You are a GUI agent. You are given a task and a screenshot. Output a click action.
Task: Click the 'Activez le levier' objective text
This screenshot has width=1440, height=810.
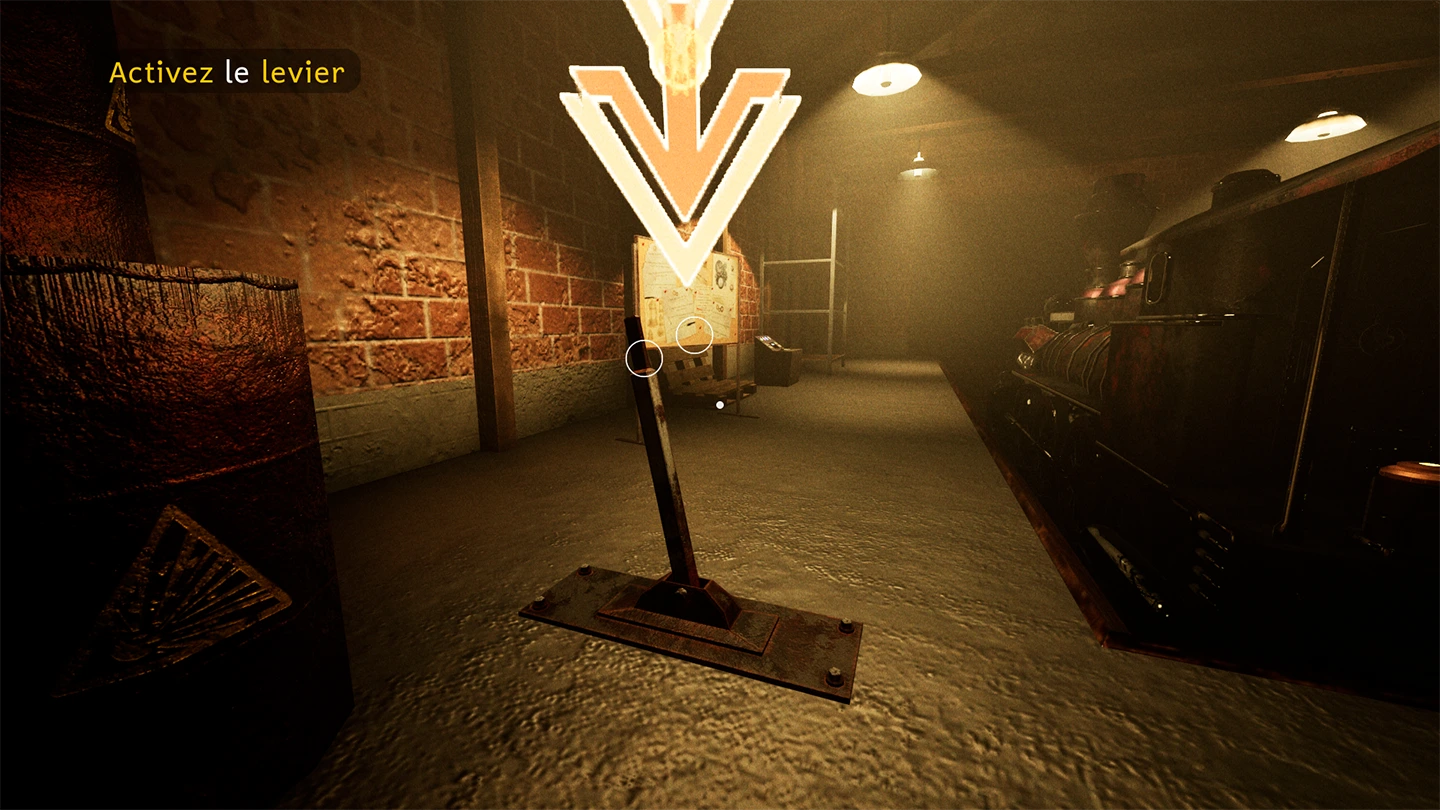227,72
